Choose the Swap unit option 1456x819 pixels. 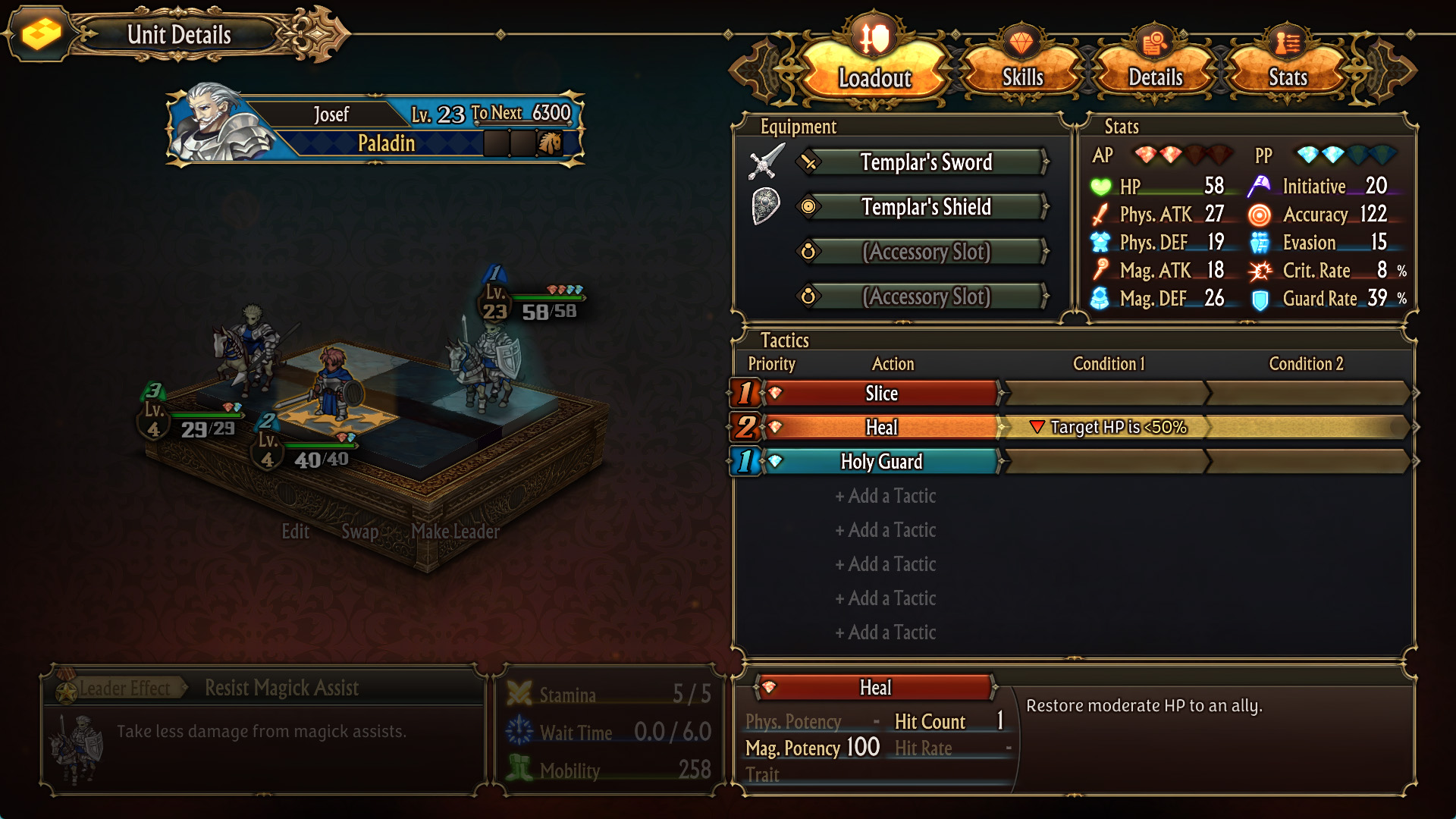(x=359, y=532)
